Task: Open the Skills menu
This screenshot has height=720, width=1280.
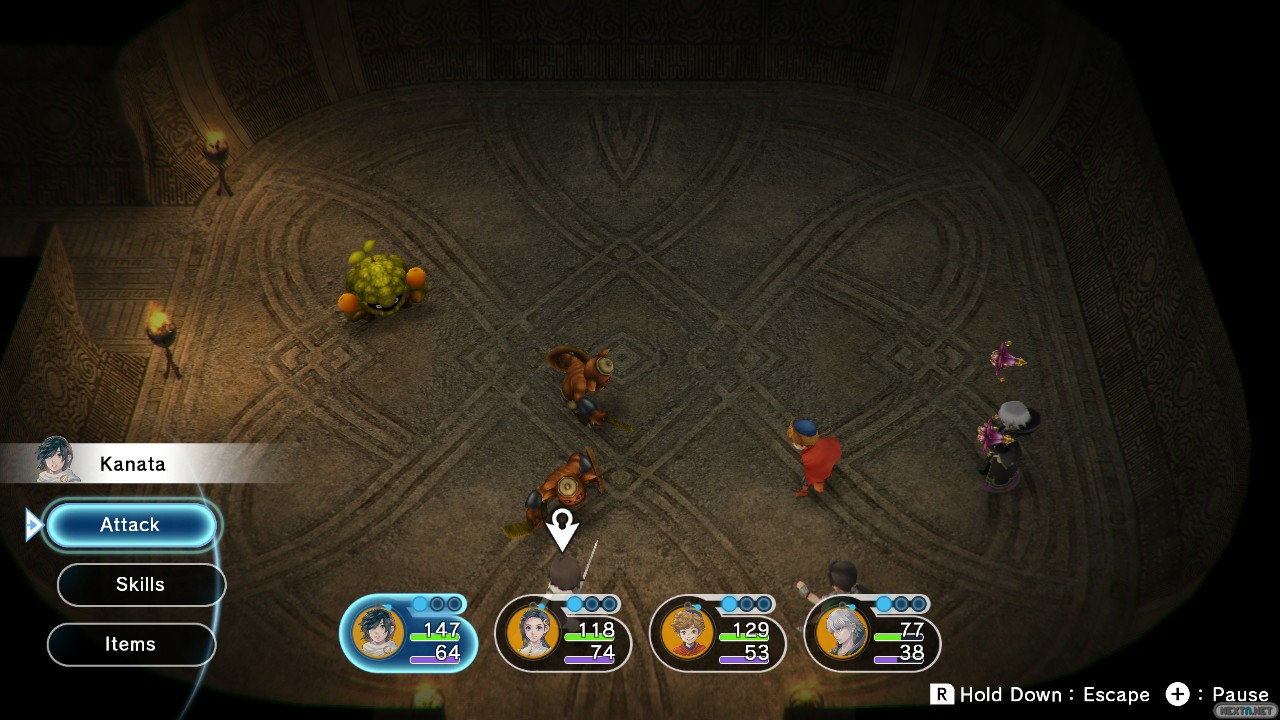Action: tap(141, 585)
